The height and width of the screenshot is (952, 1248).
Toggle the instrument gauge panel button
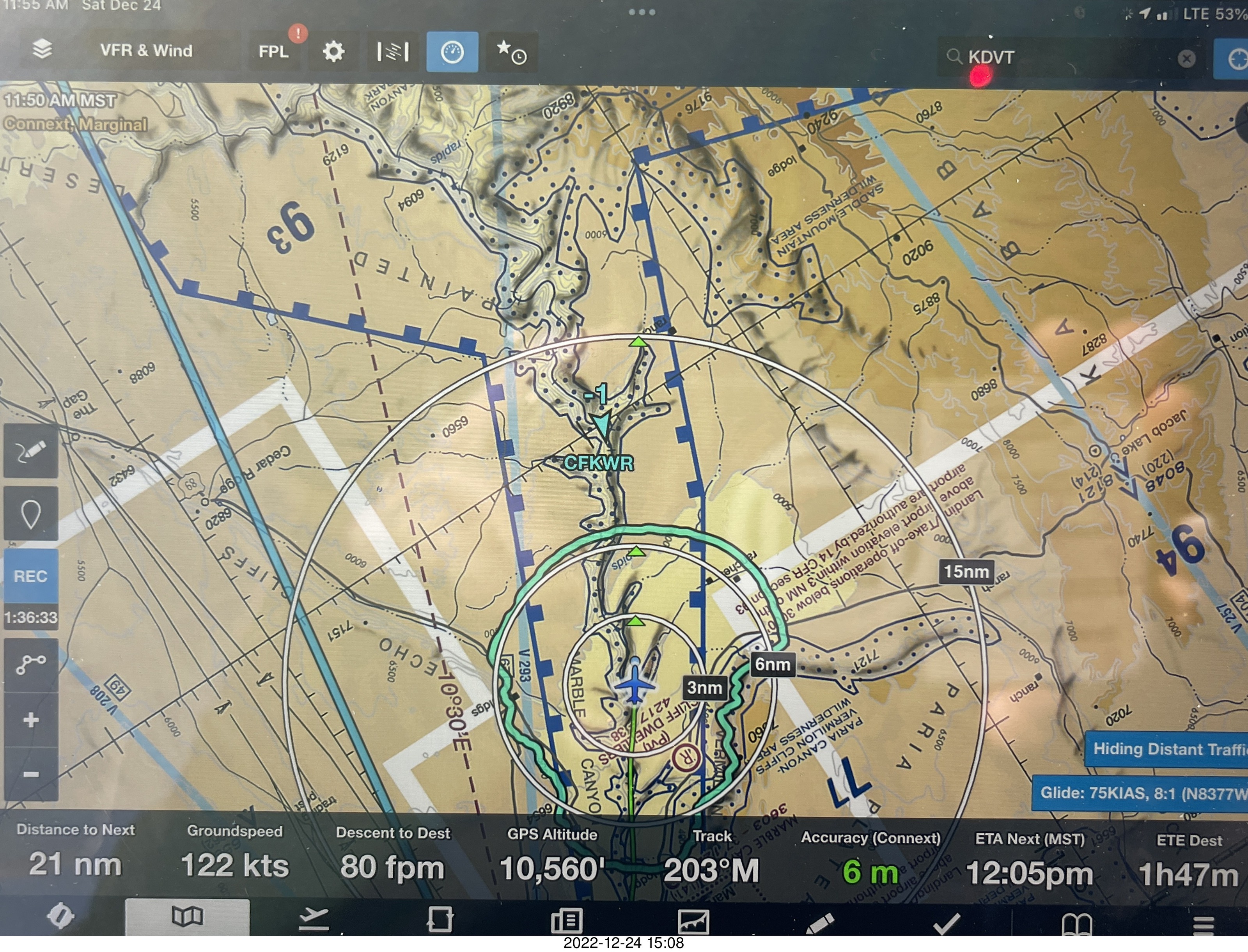click(x=452, y=53)
